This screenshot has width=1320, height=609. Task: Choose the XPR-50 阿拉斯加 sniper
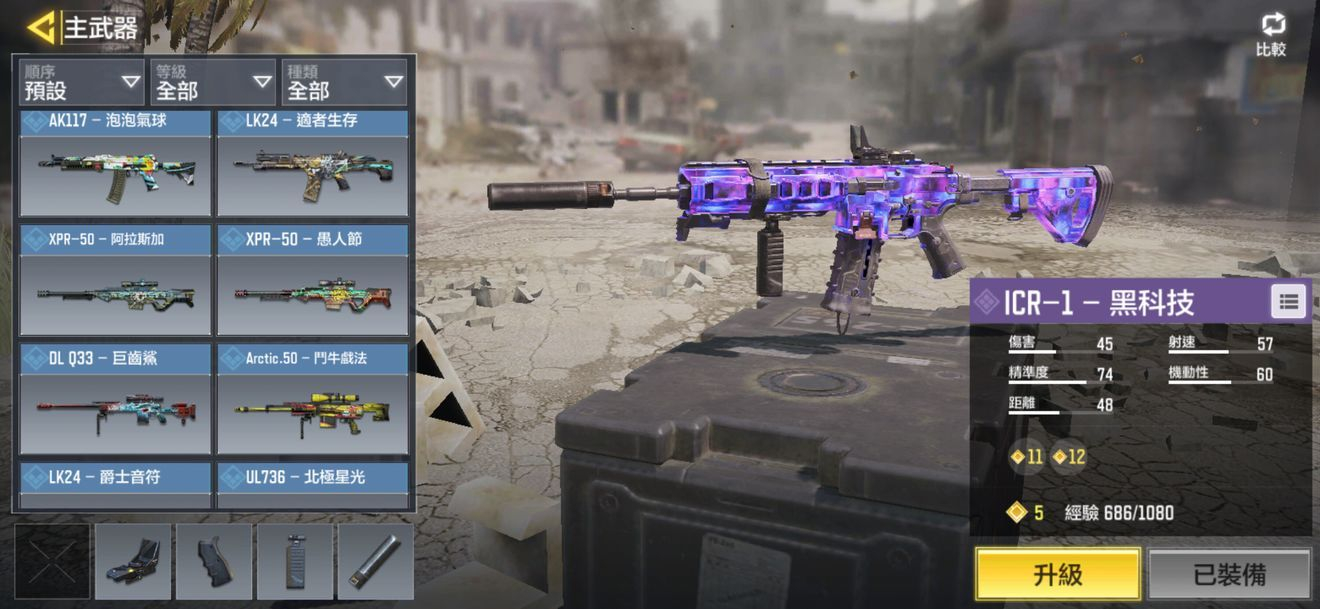[x=115, y=281]
